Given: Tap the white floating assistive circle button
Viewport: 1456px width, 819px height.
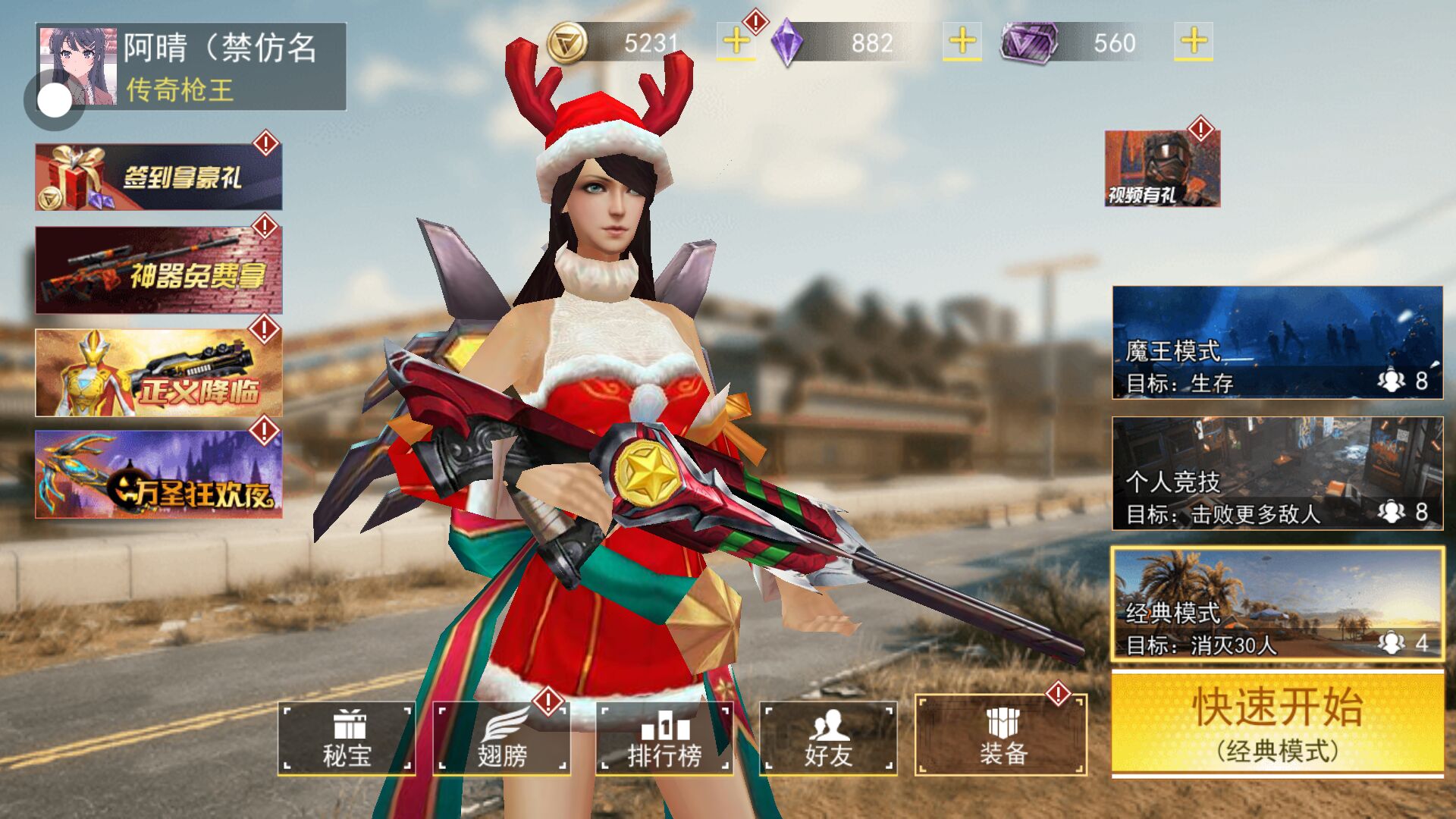Looking at the screenshot, I should (x=55, y=100).
